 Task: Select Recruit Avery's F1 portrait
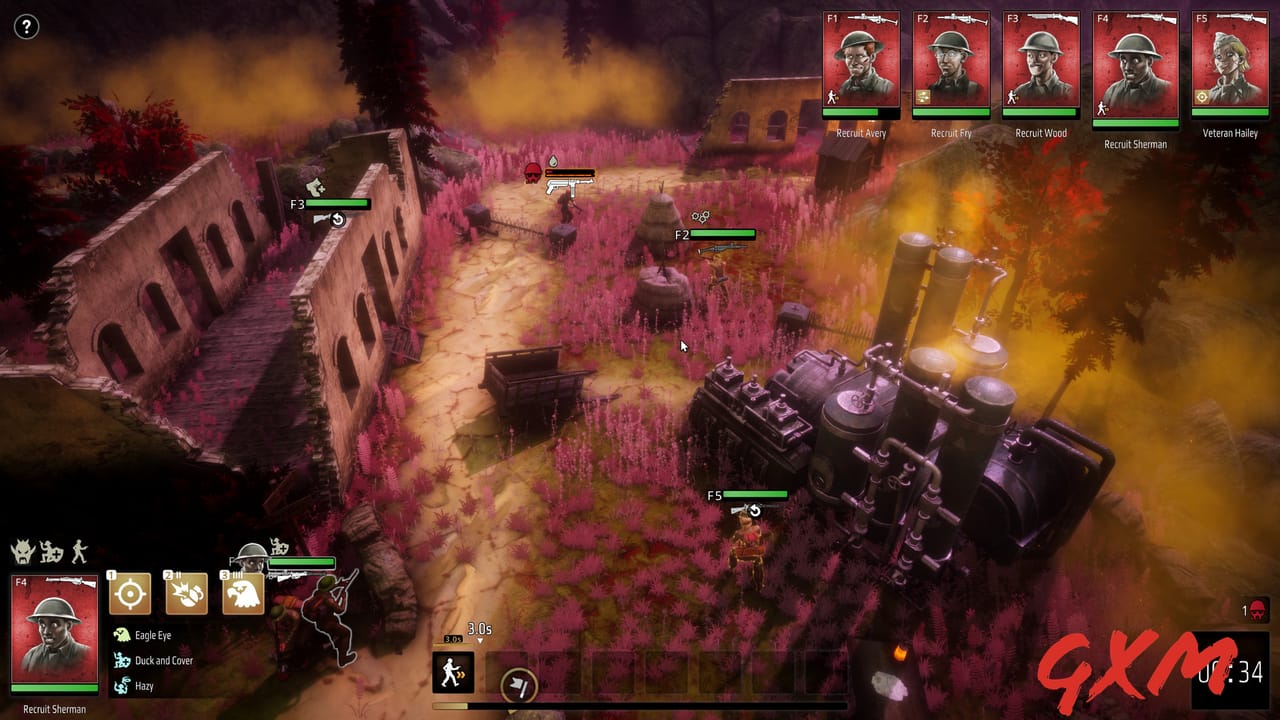(862, 62)
